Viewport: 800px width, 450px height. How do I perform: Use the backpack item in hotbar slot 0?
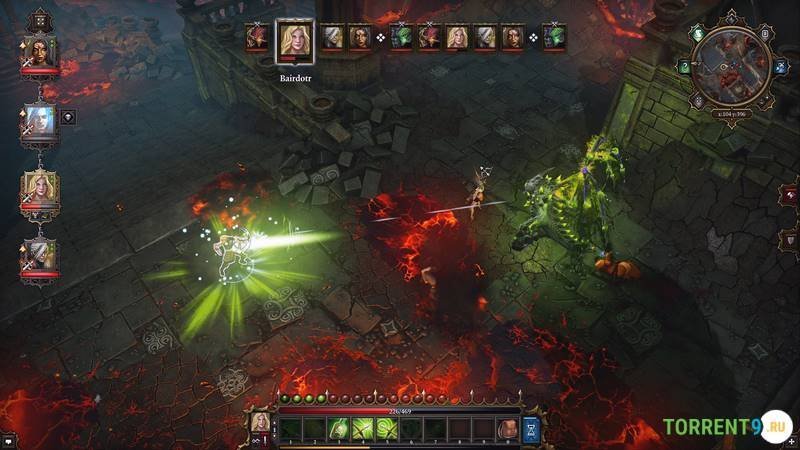[507, 429]
